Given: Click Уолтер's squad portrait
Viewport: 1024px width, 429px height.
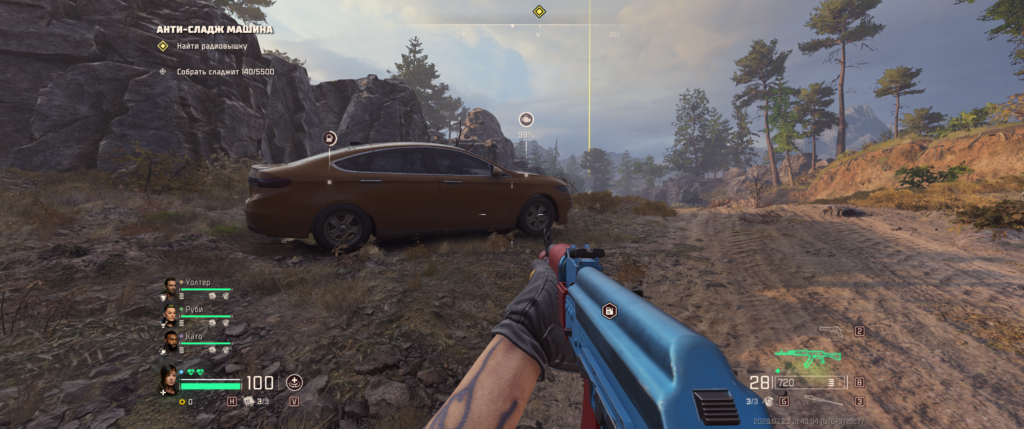Looking at the screenshot, I should tap(170, 287).
